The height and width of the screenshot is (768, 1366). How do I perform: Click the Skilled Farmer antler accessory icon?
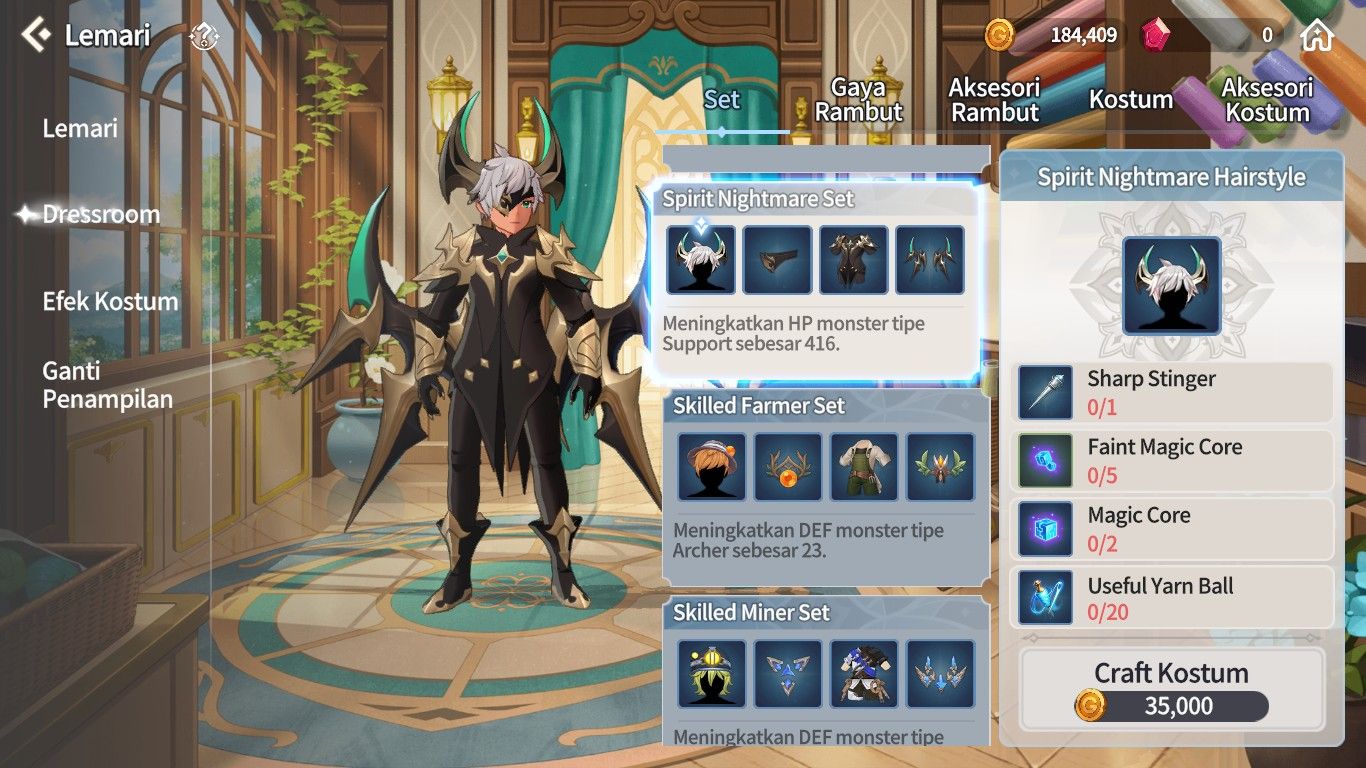pyautogui.click(x=787, y=466)
